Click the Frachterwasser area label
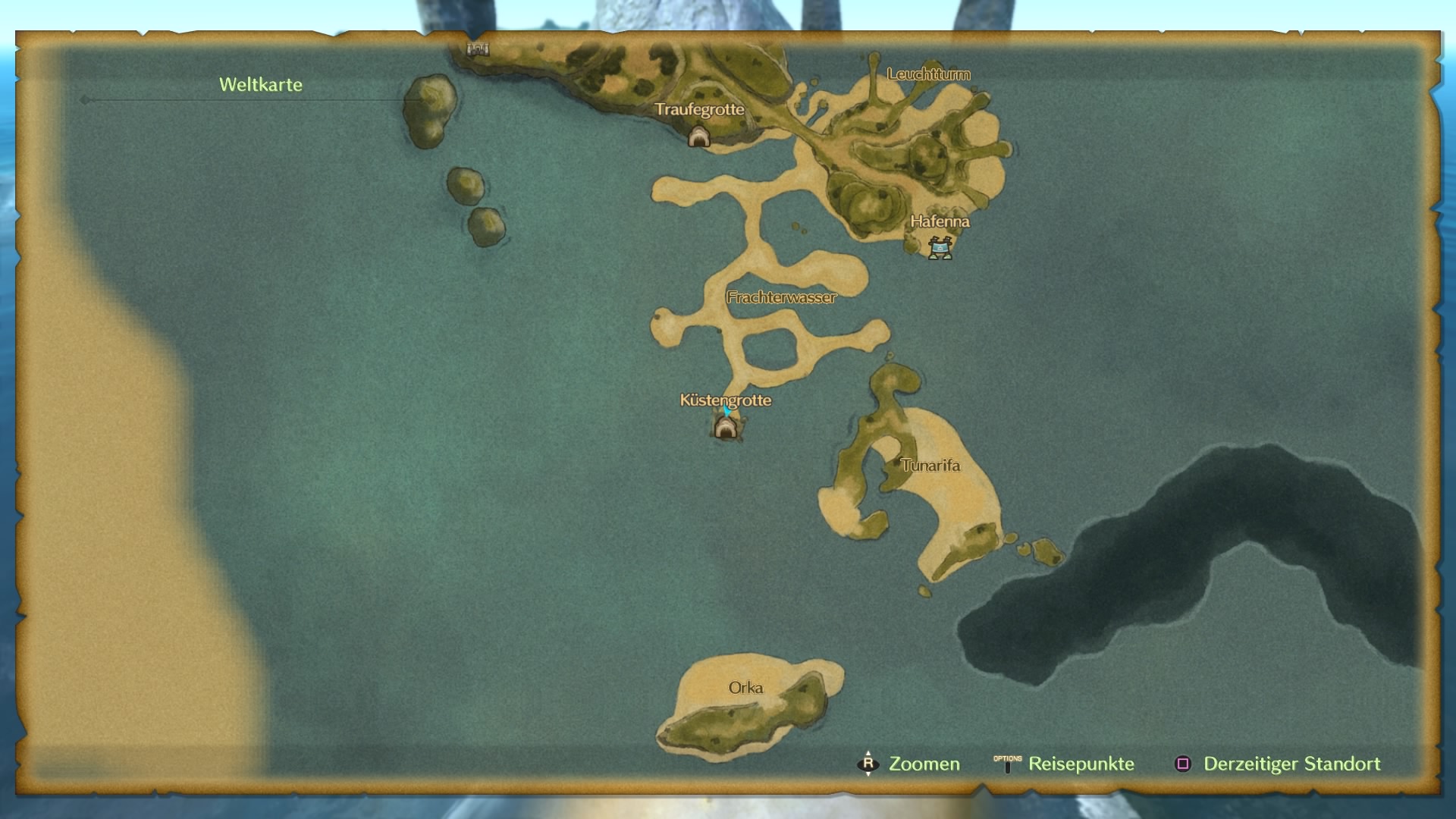The image size is (1456, 819). click(781, 297)
